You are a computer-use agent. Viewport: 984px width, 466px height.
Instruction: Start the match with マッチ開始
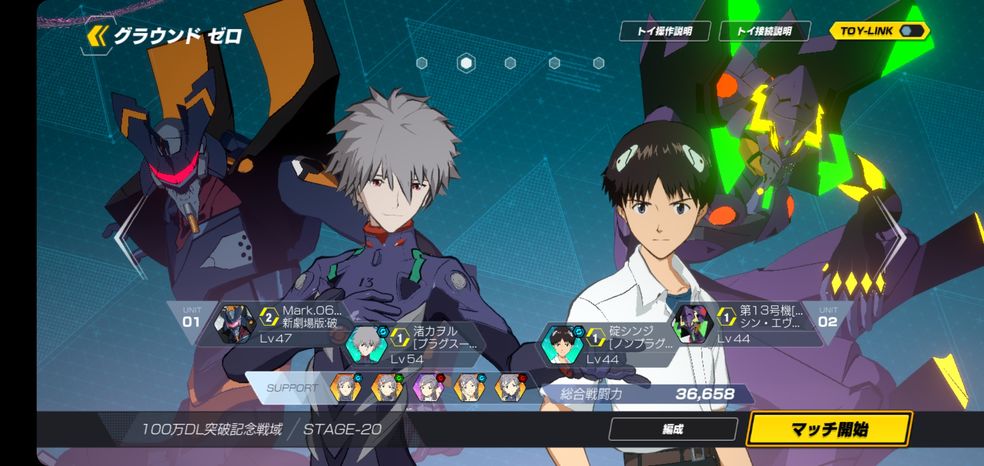[x=828, y=430]
